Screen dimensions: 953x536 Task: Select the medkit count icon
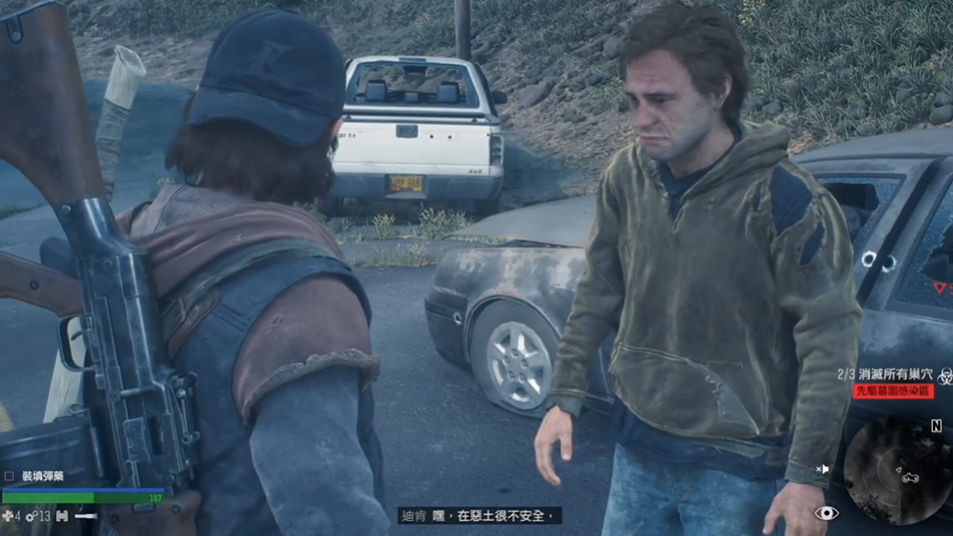click(x=8, y=516)
